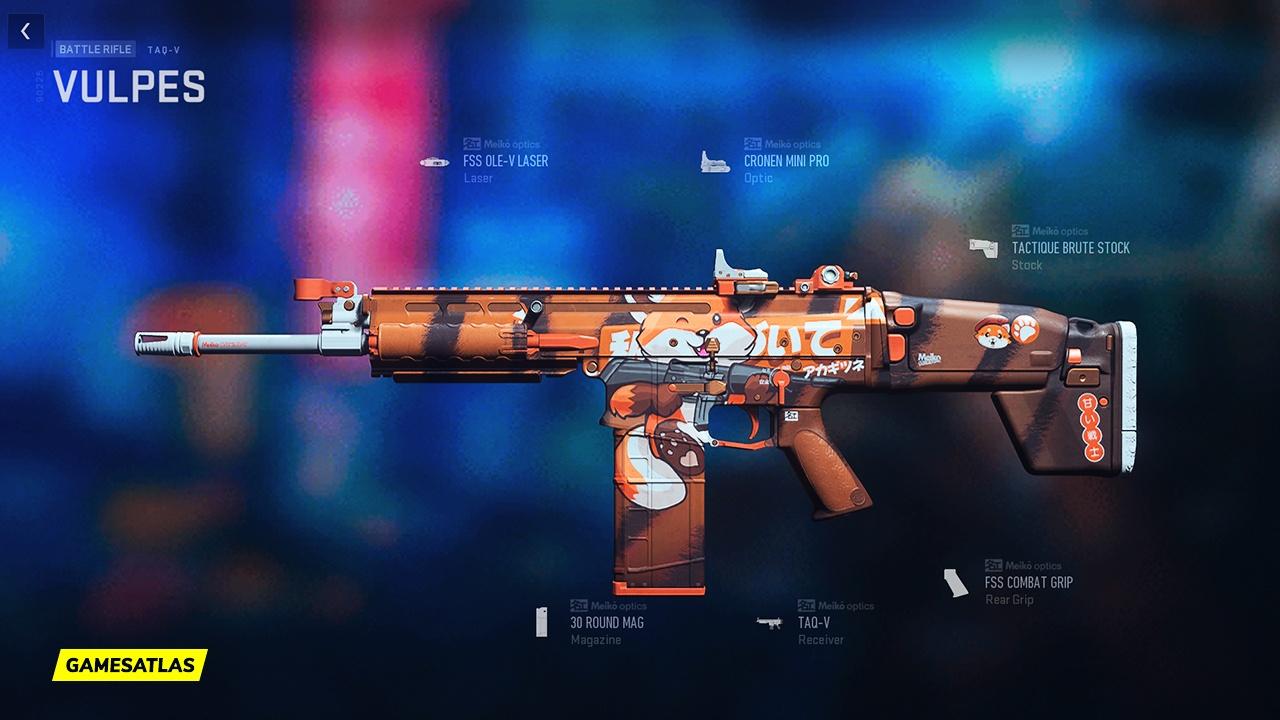Go back using the arrow button
Image resolution: width=1280 pixels, height=720 pixels.
click(25, 31)
